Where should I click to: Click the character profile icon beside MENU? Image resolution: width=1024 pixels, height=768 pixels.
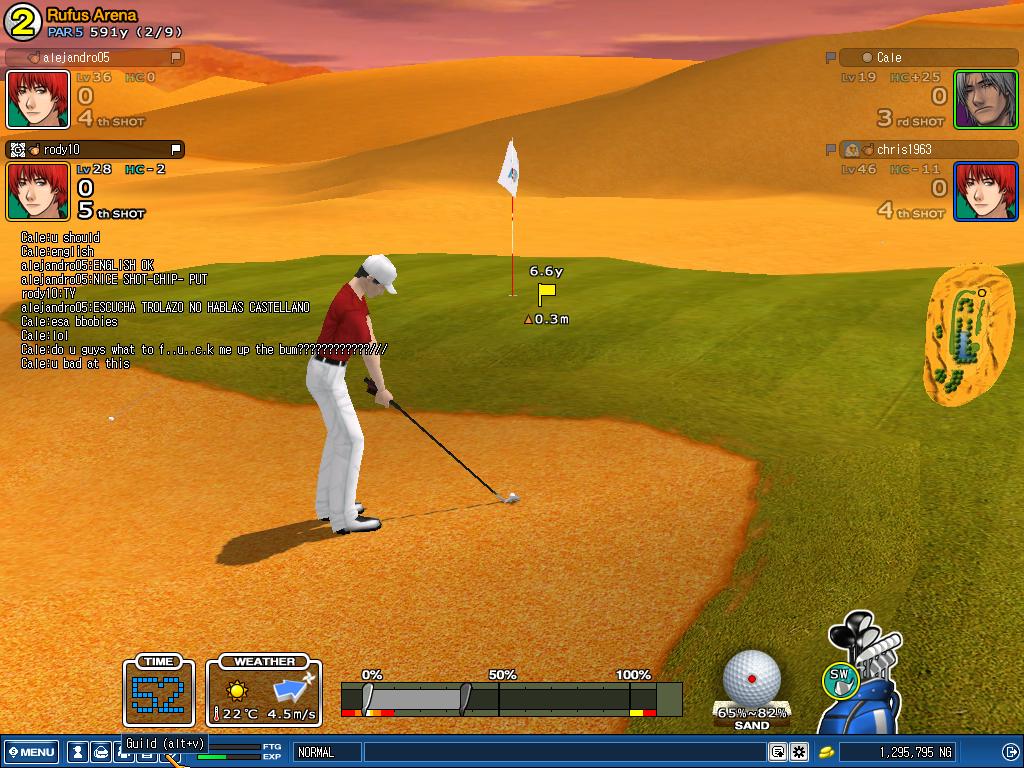(x=77, y=752)
